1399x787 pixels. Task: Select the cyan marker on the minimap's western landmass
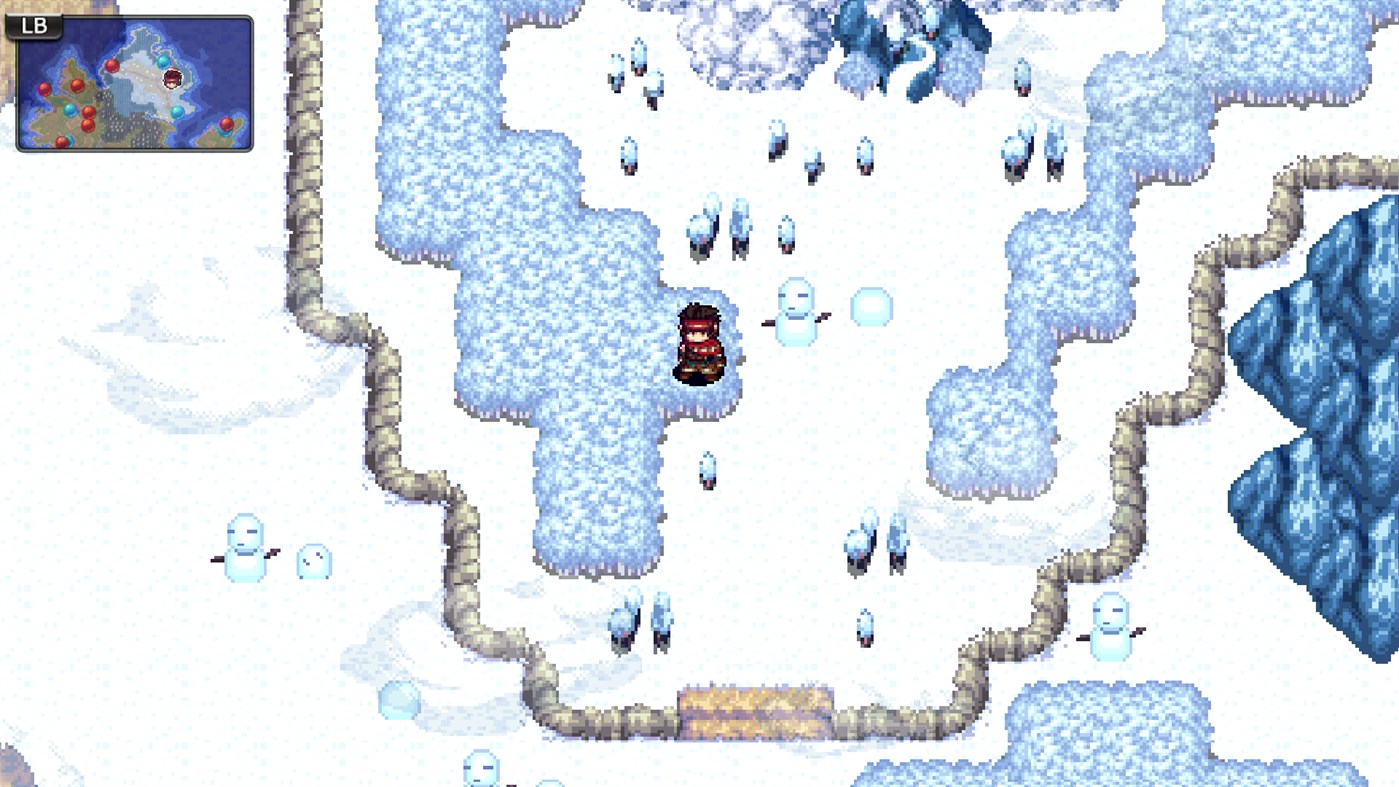point(70,111)
